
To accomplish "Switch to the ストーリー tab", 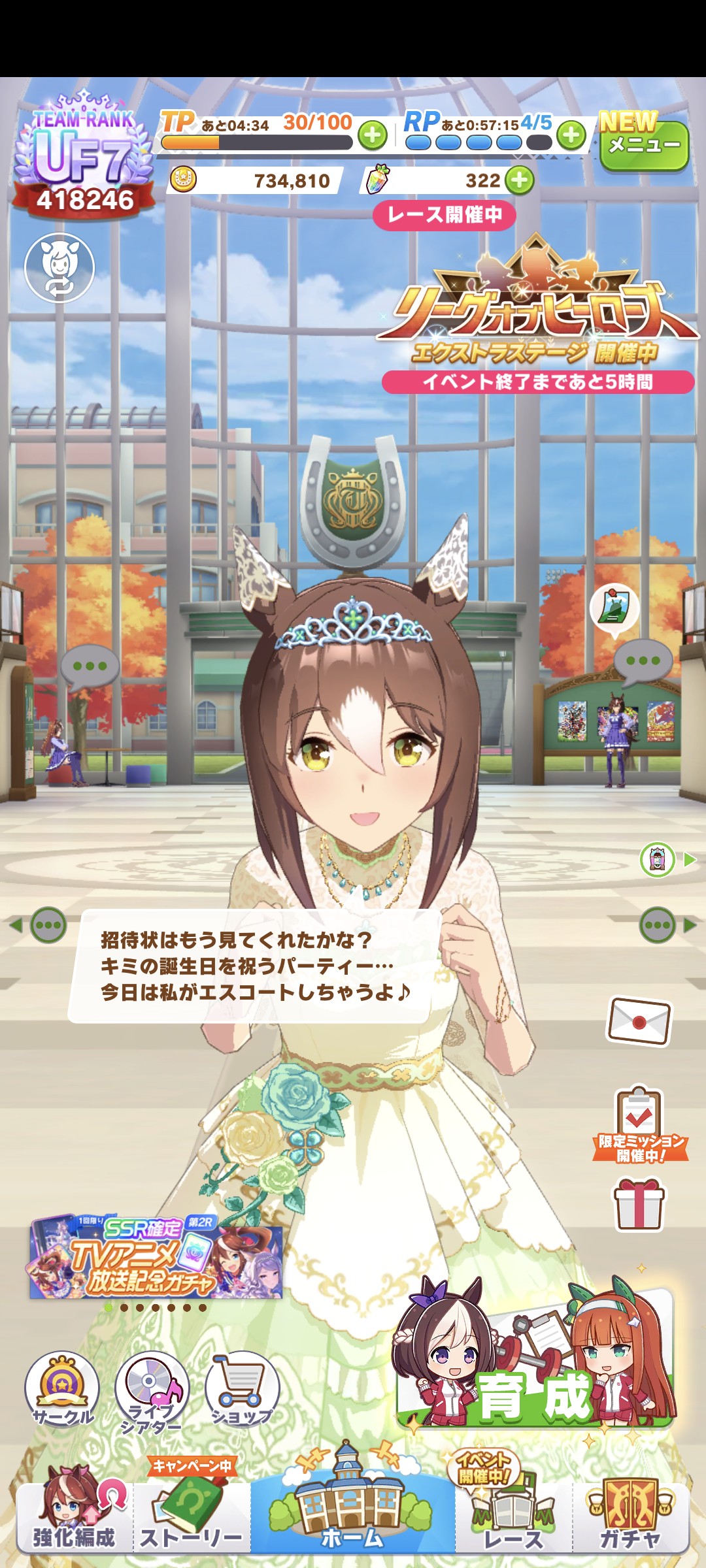I will [192, 1517].
